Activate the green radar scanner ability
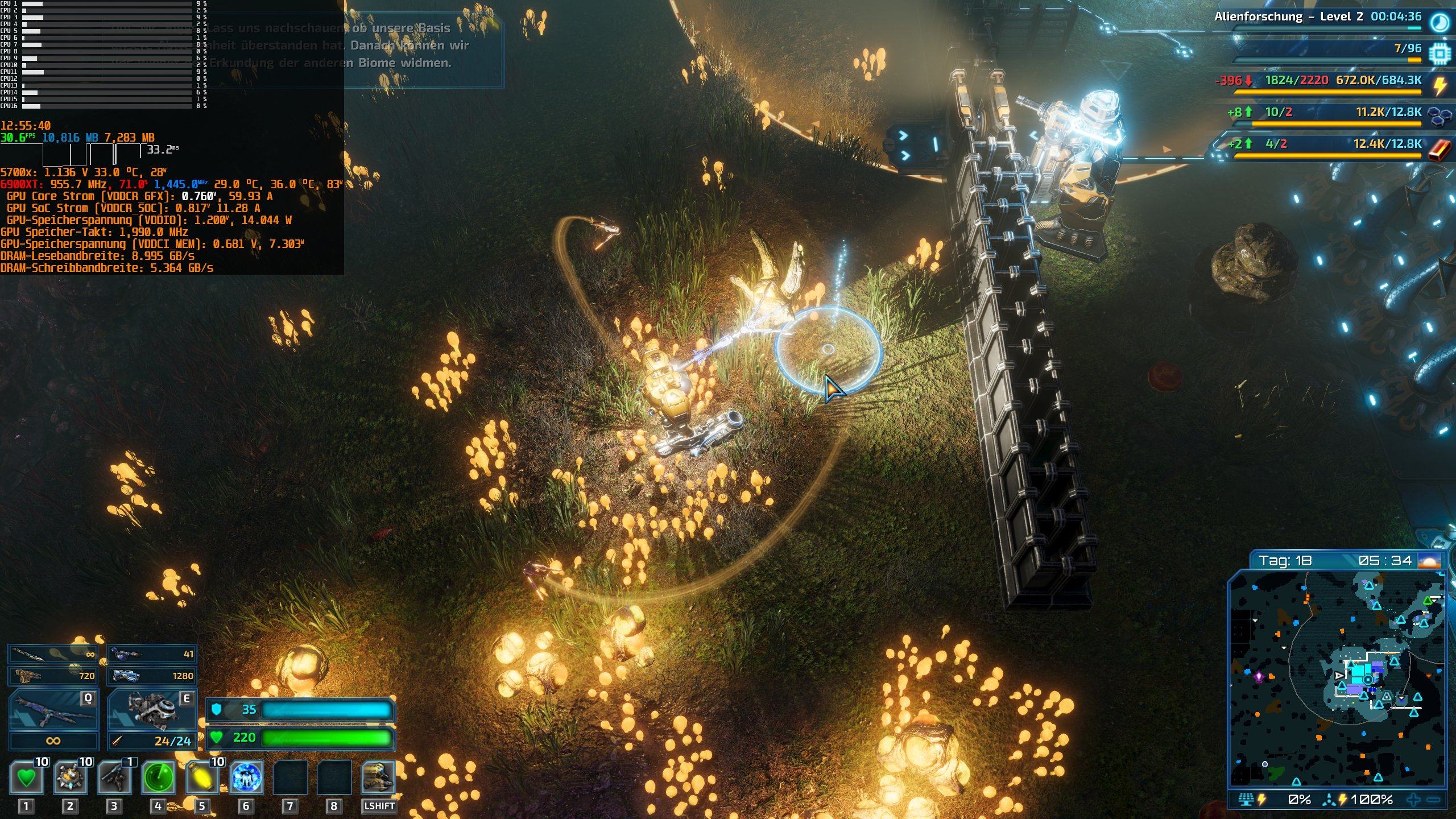 coord(158,777)
